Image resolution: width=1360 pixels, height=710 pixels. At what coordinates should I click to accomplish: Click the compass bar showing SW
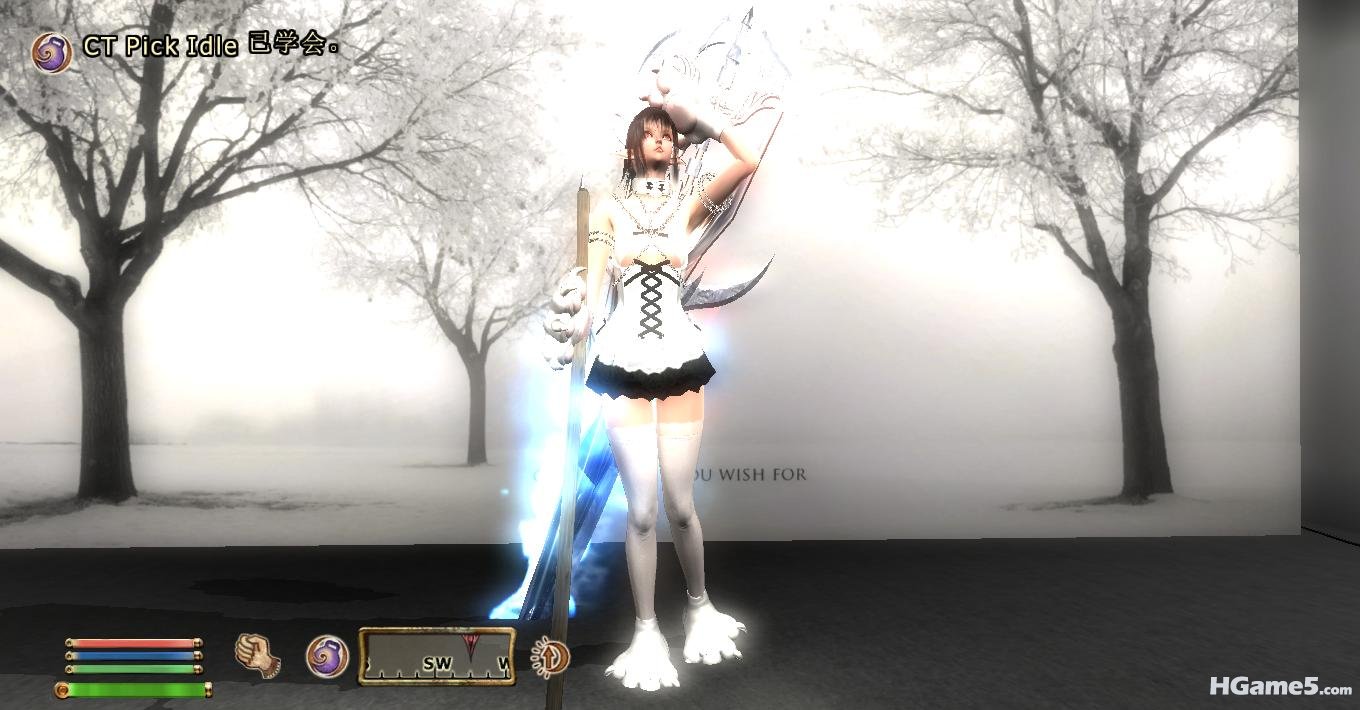[x=437, y=656]
